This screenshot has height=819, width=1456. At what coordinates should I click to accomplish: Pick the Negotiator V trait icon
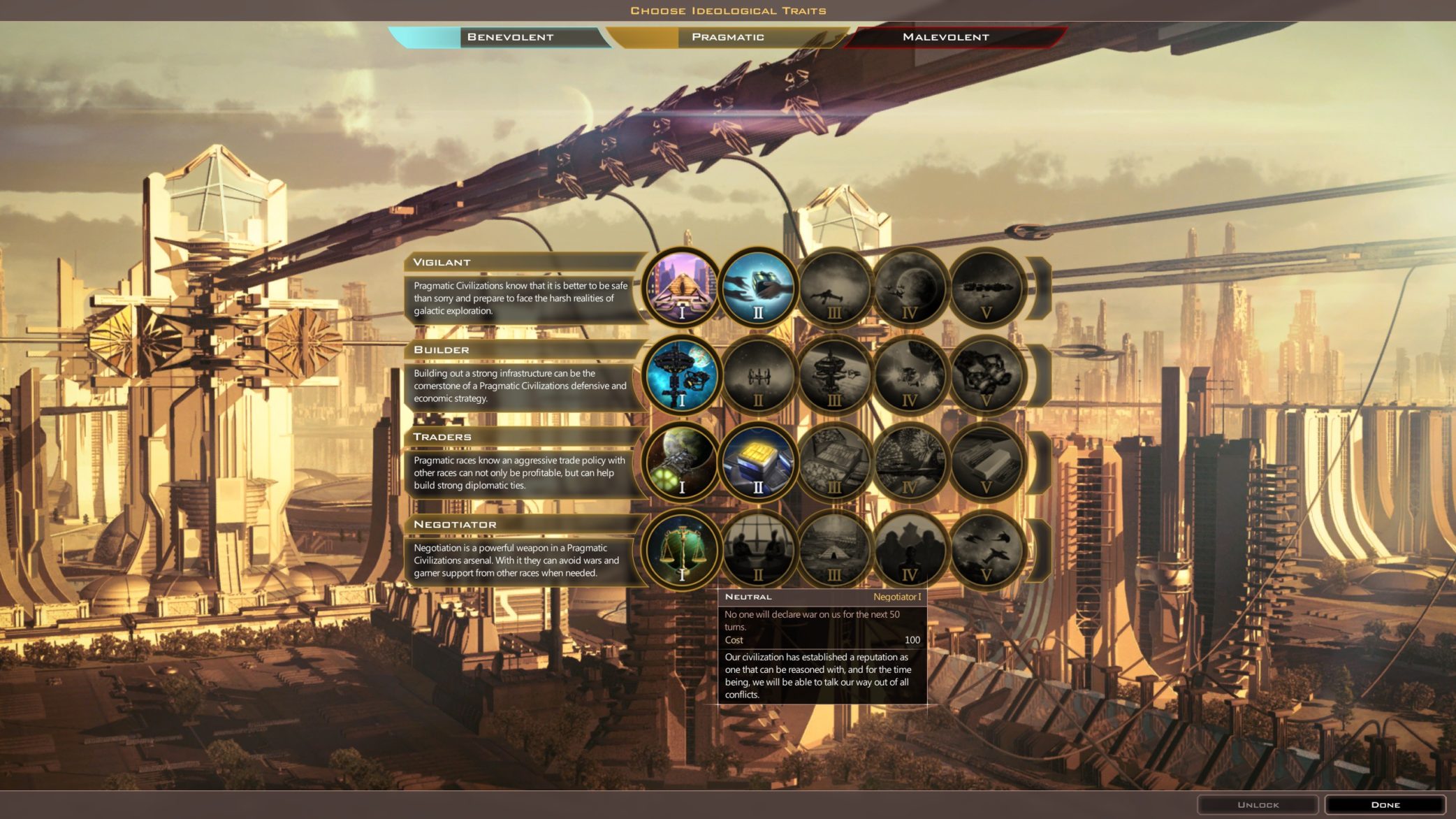tap(986, 550)
